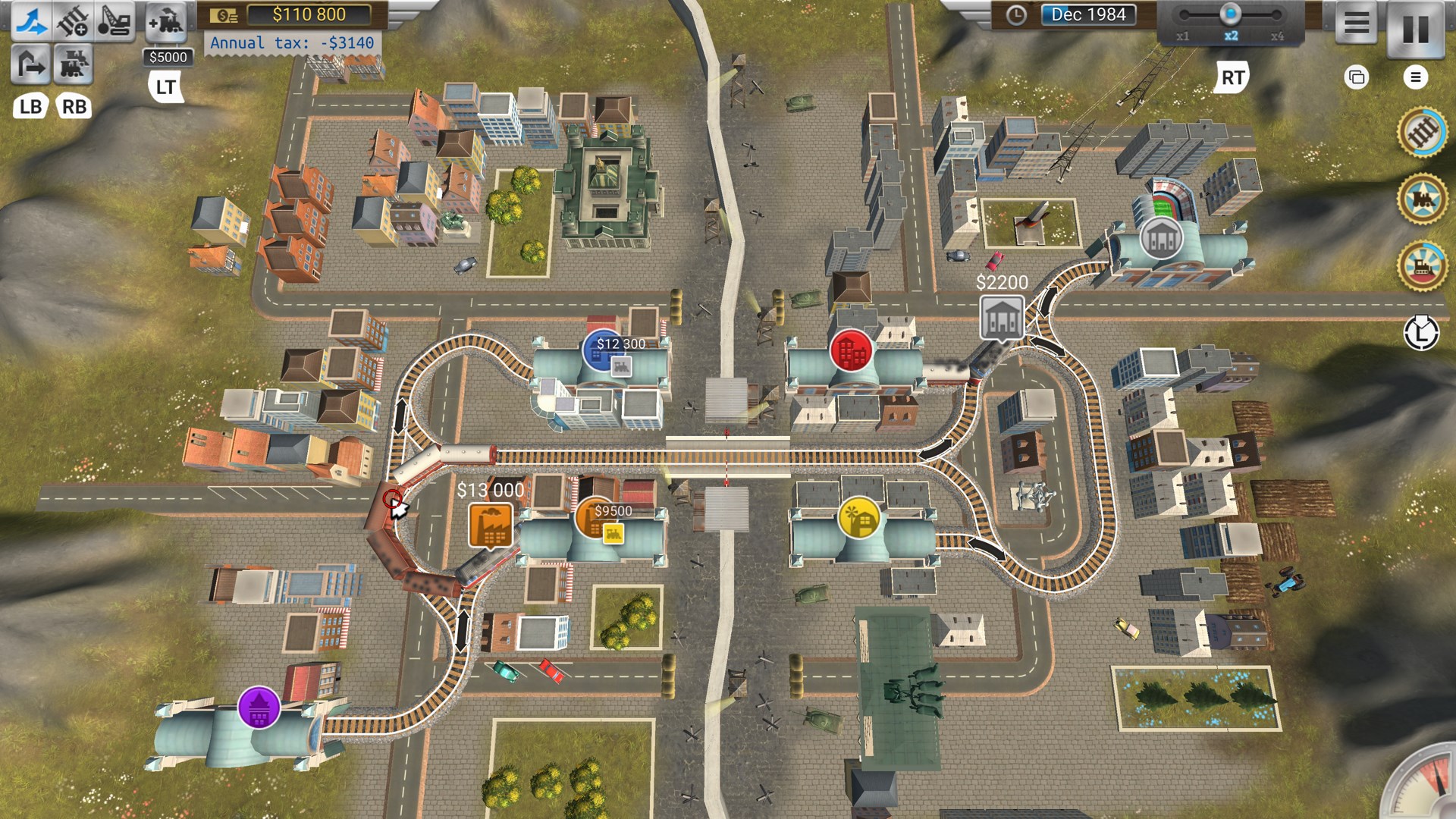Open the round menu button below pause

click(x=1415, y=77)
